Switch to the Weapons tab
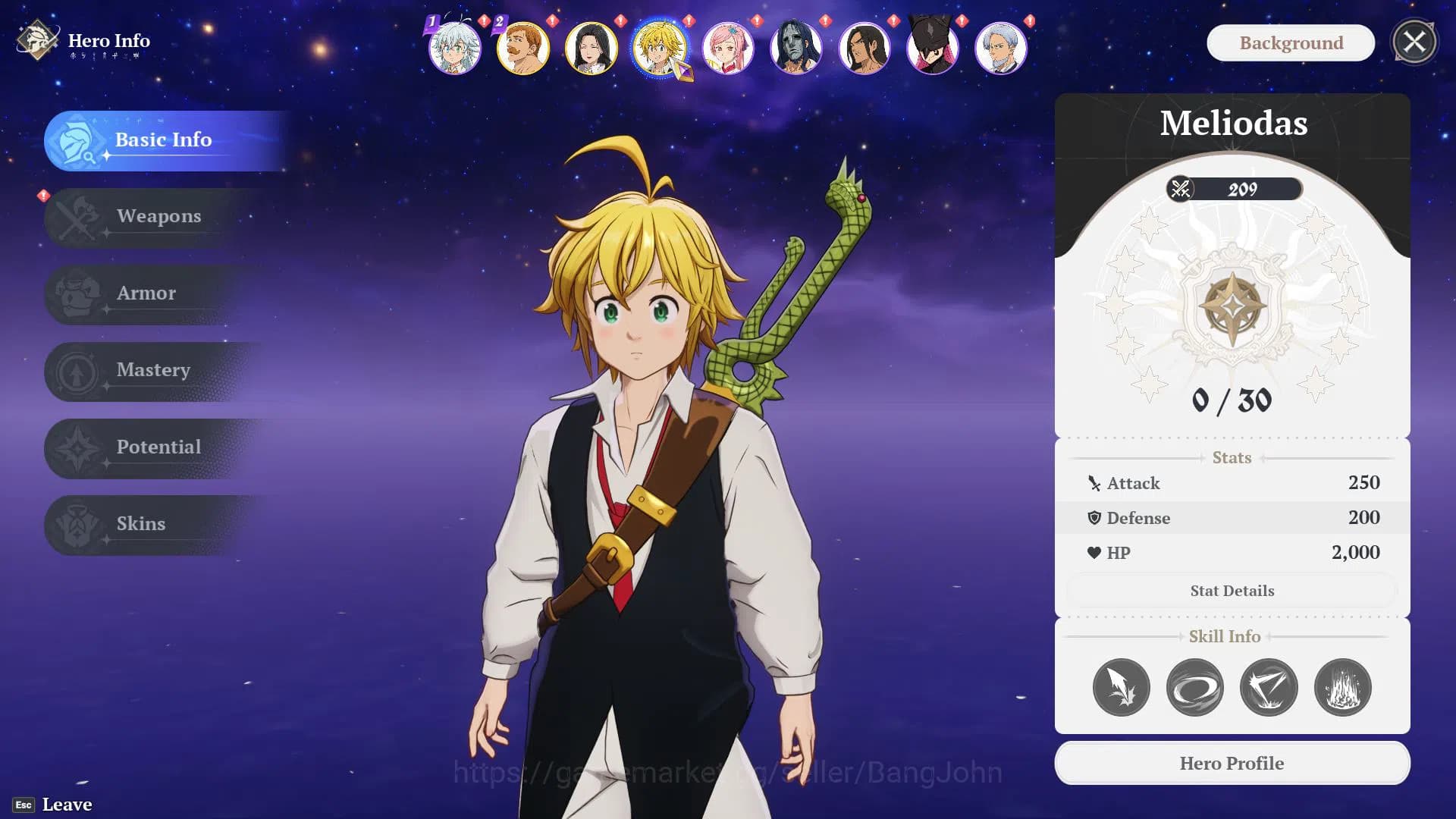 [x=158, y=217]
